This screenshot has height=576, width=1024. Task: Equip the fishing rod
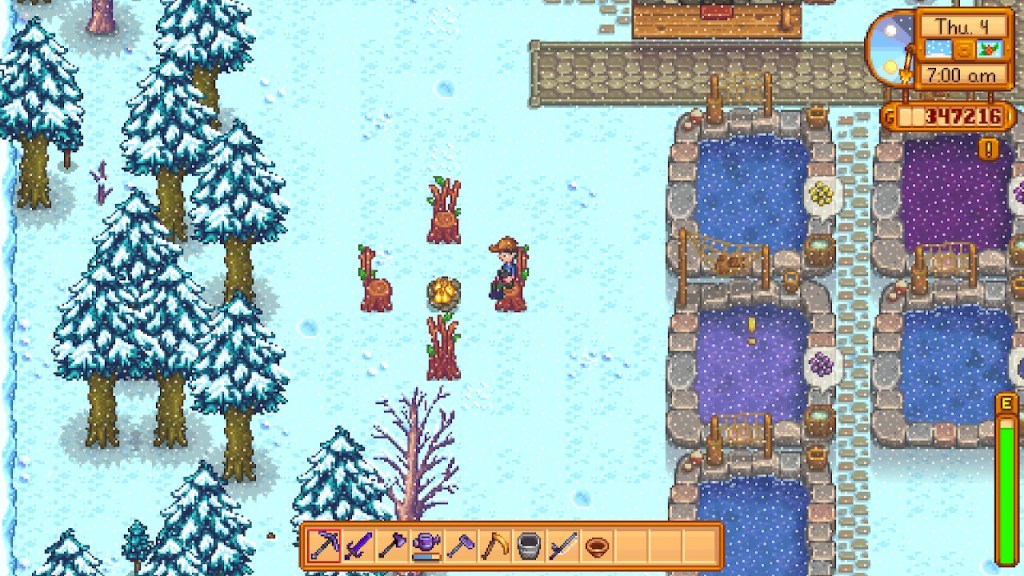click(x=562, y=546)
